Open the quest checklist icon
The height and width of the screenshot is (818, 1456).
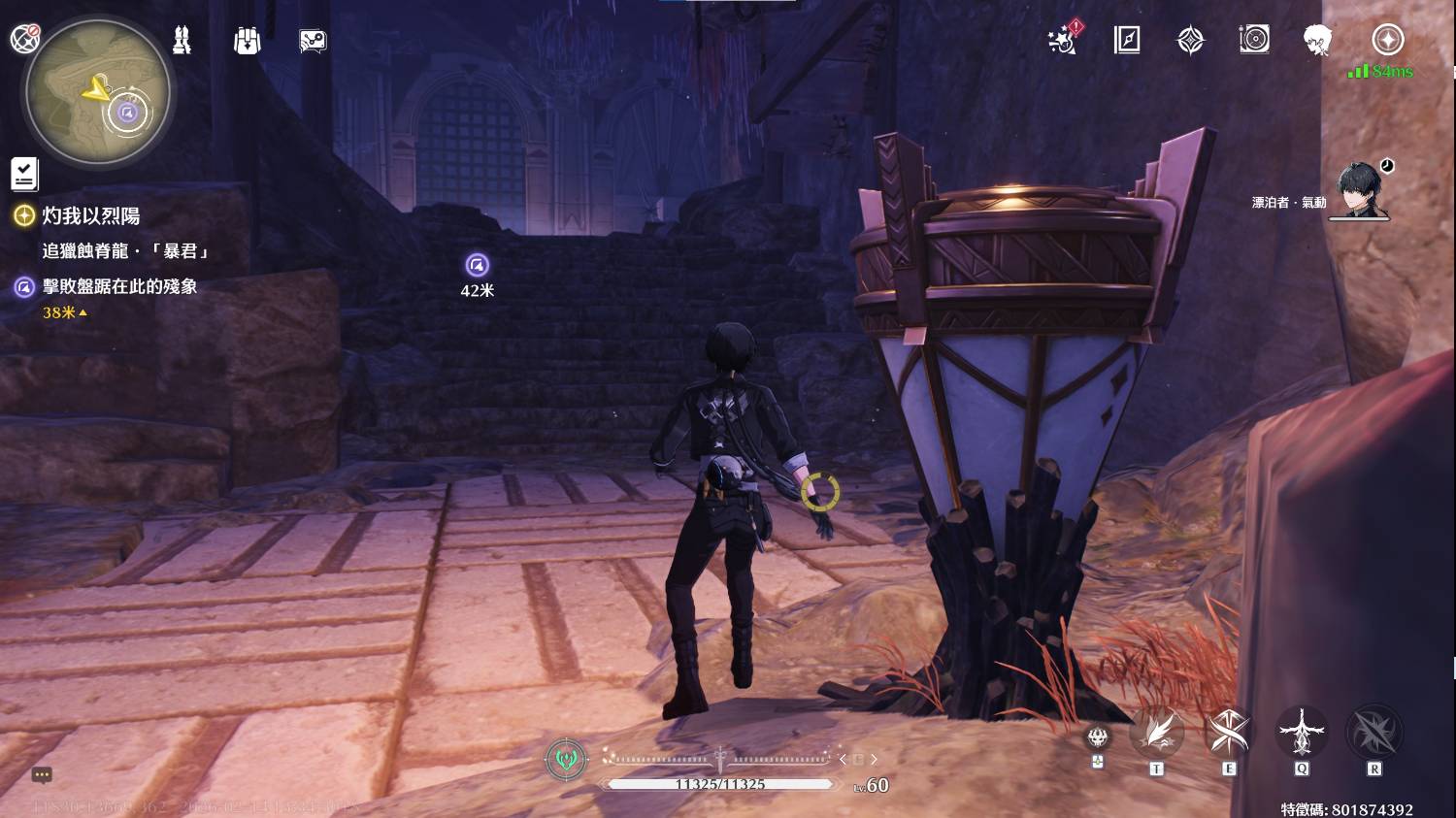coord(24,174)
